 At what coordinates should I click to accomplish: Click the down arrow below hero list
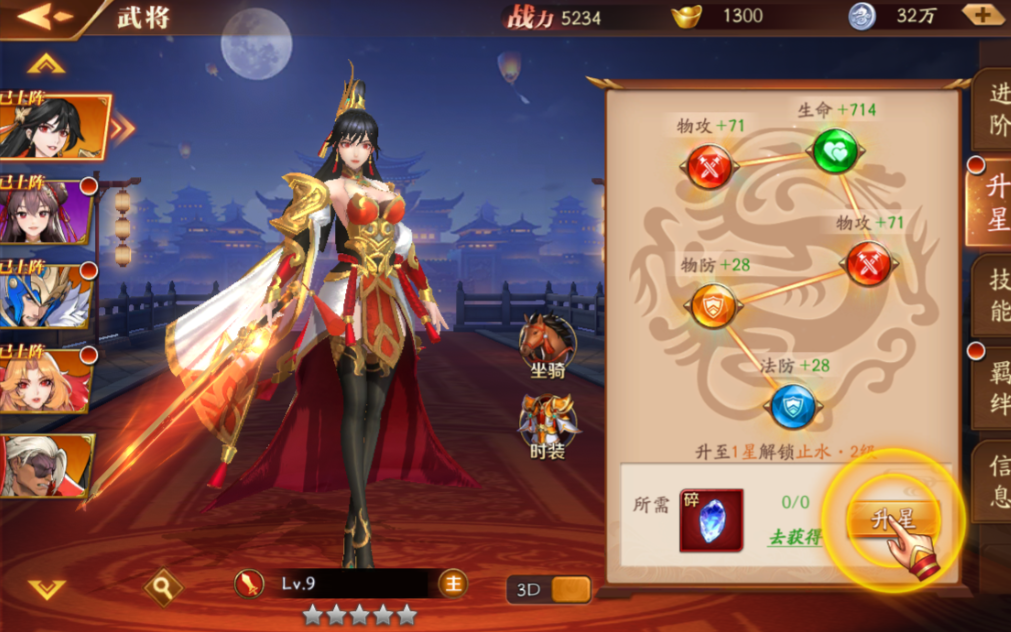pyautogui.click(x=46, y=588)
